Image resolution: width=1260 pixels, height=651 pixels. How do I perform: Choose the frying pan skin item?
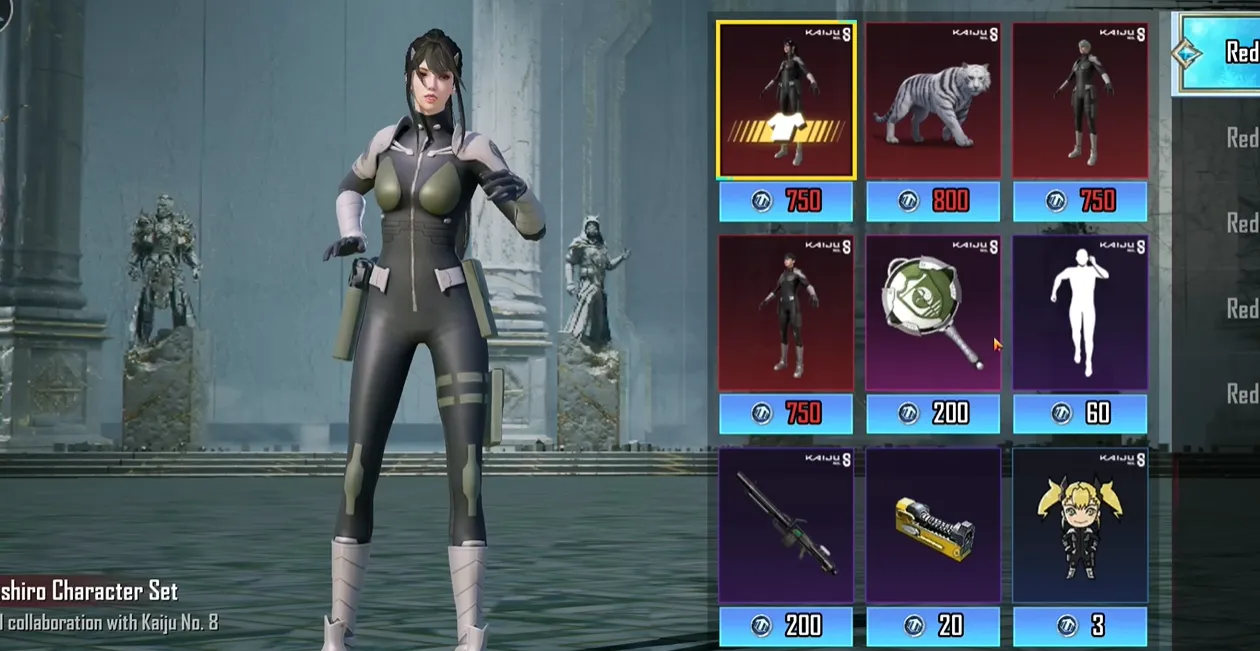[x=932, y=313]
